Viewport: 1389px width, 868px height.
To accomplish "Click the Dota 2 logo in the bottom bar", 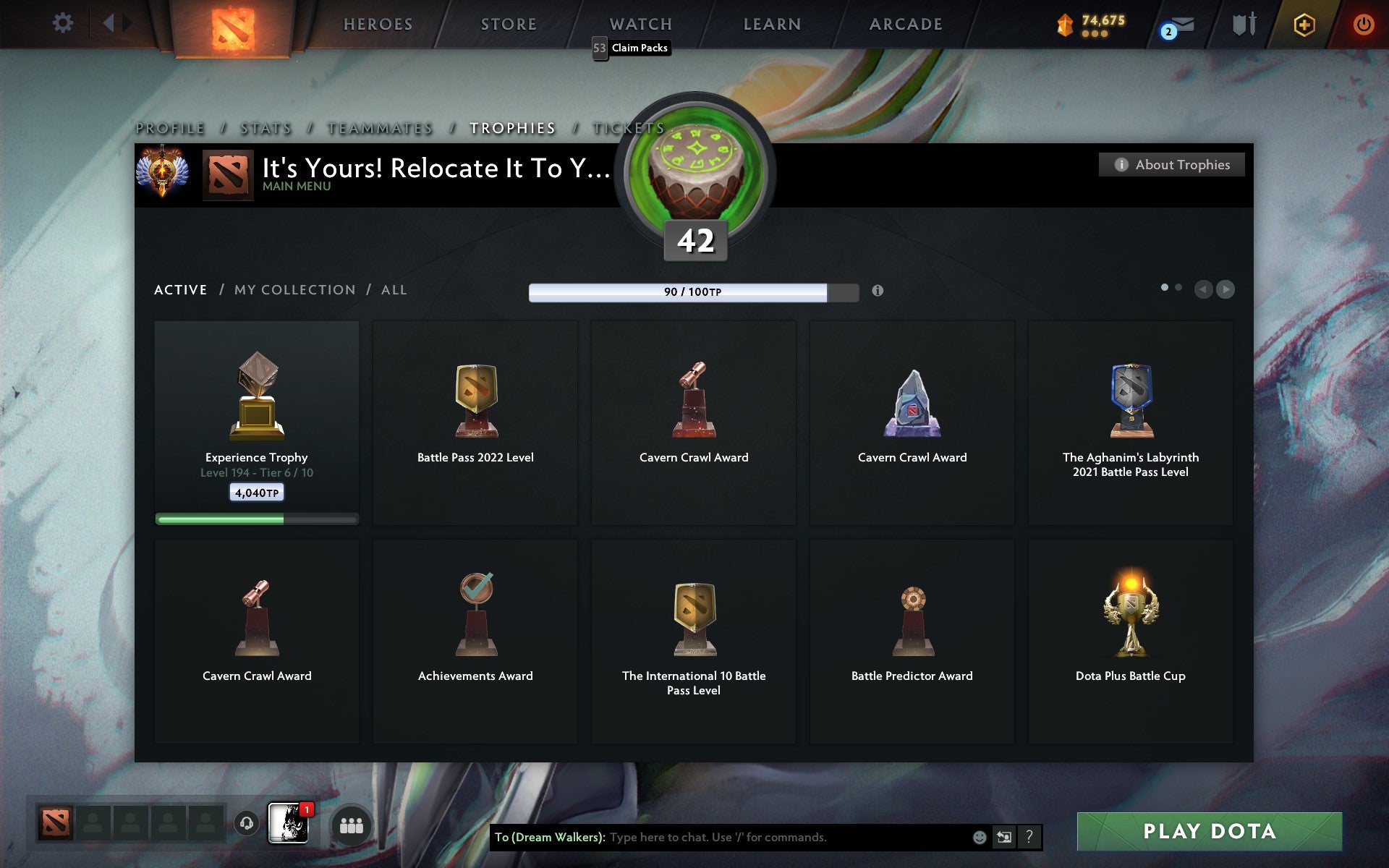I will [57, 823].
